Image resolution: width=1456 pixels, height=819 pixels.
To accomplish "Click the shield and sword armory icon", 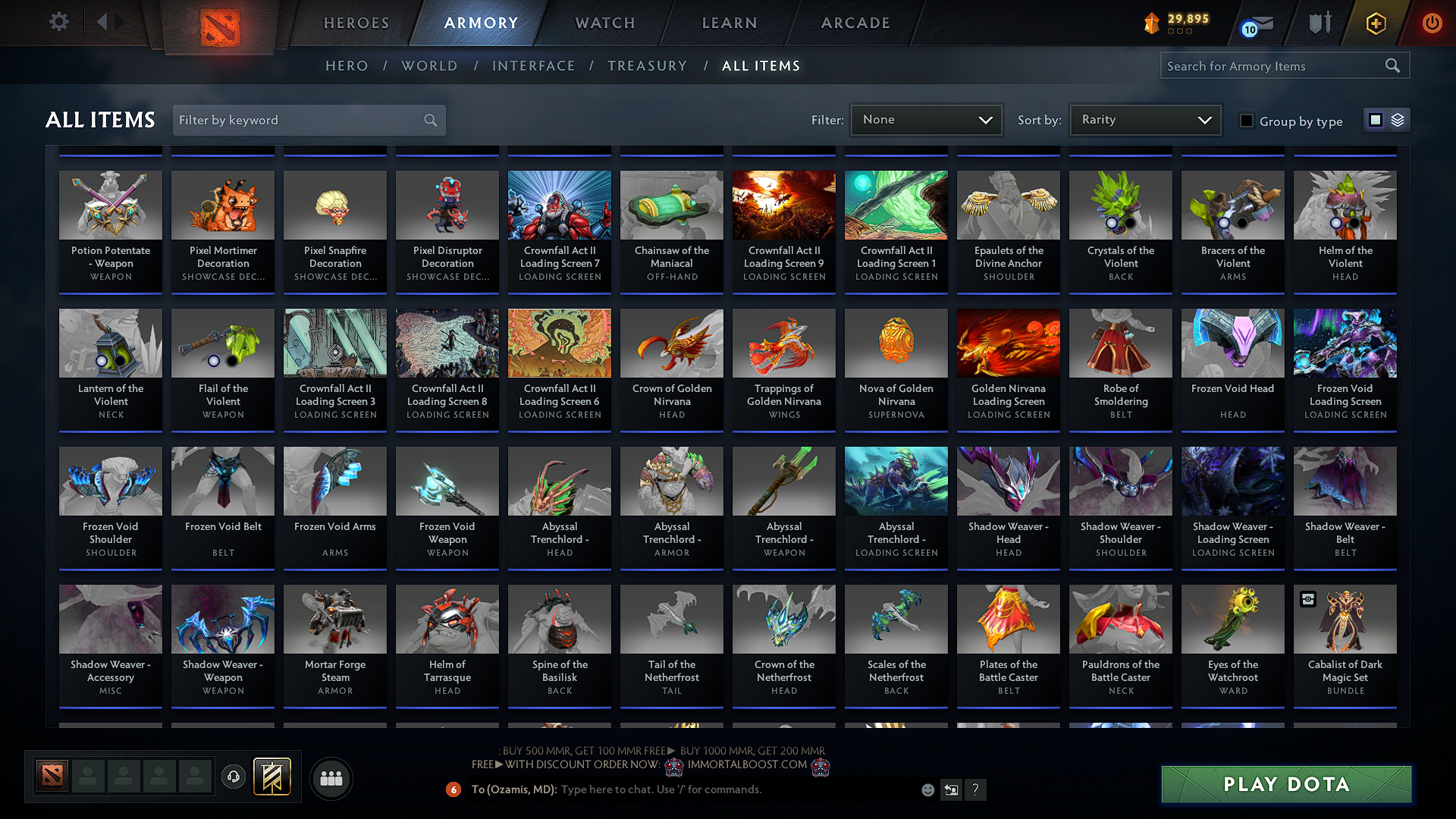I will 1319,24.
